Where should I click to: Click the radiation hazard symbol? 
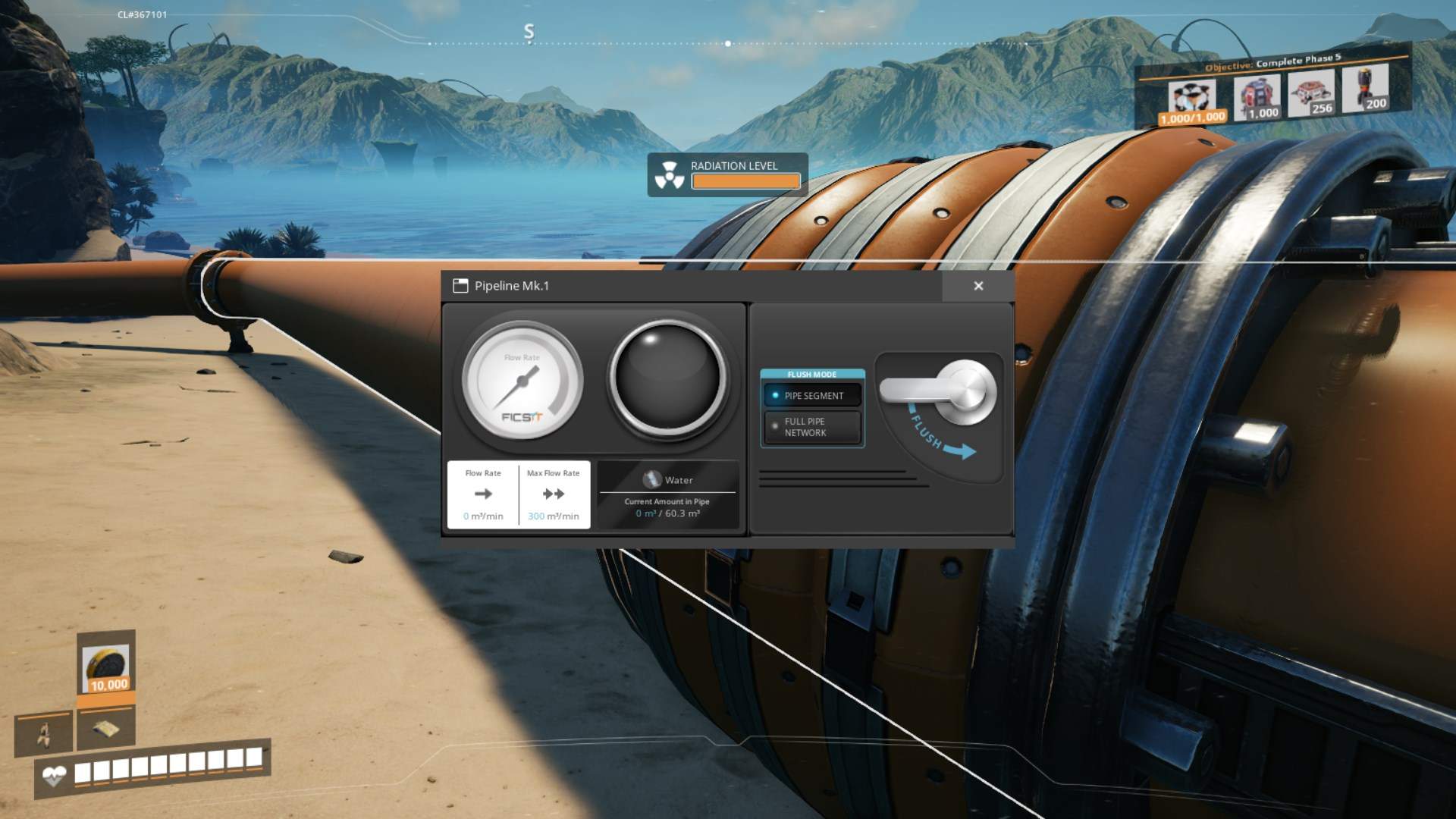[x=670, y=174]
